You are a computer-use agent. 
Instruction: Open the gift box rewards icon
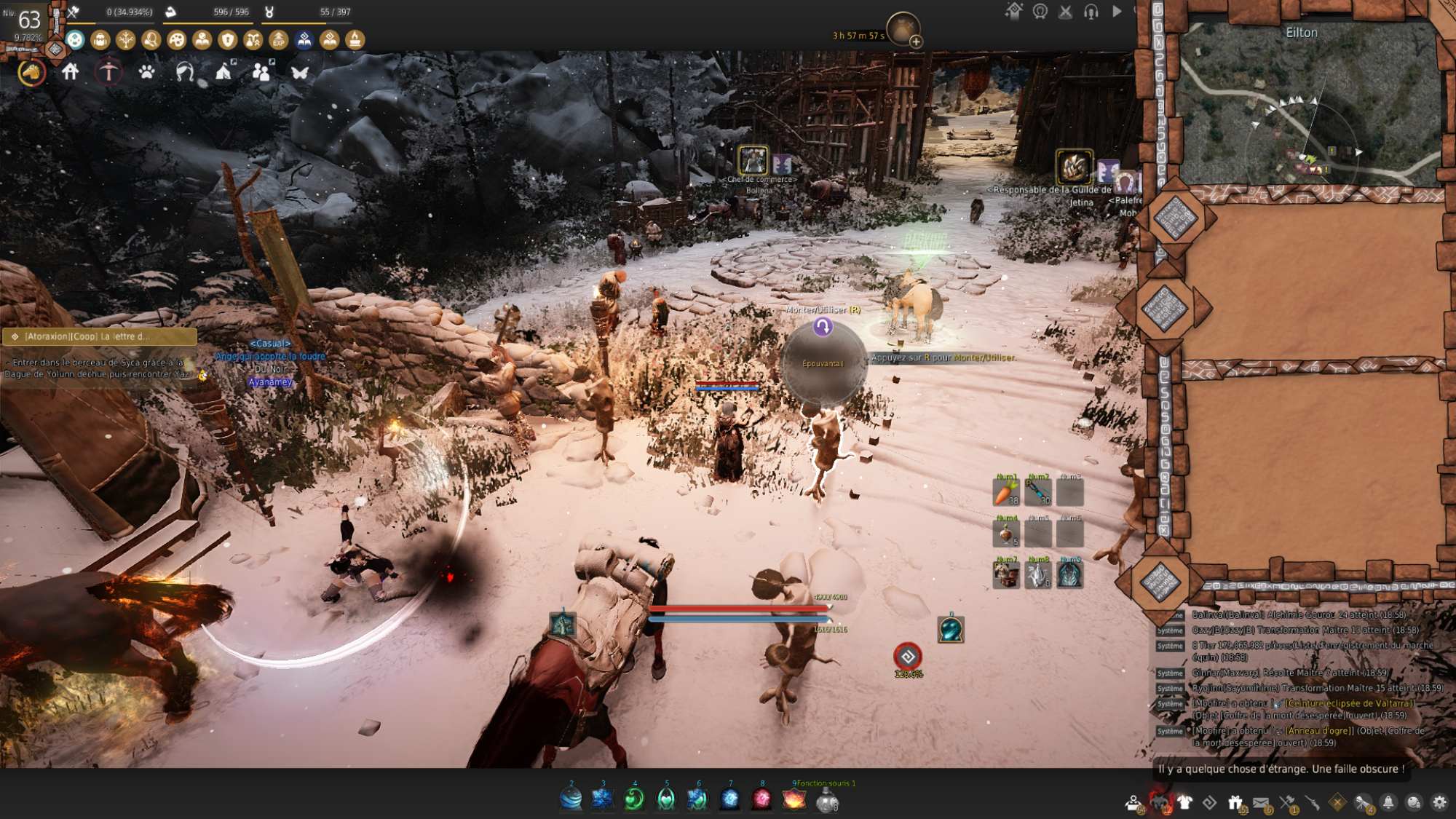[1235, 802]
